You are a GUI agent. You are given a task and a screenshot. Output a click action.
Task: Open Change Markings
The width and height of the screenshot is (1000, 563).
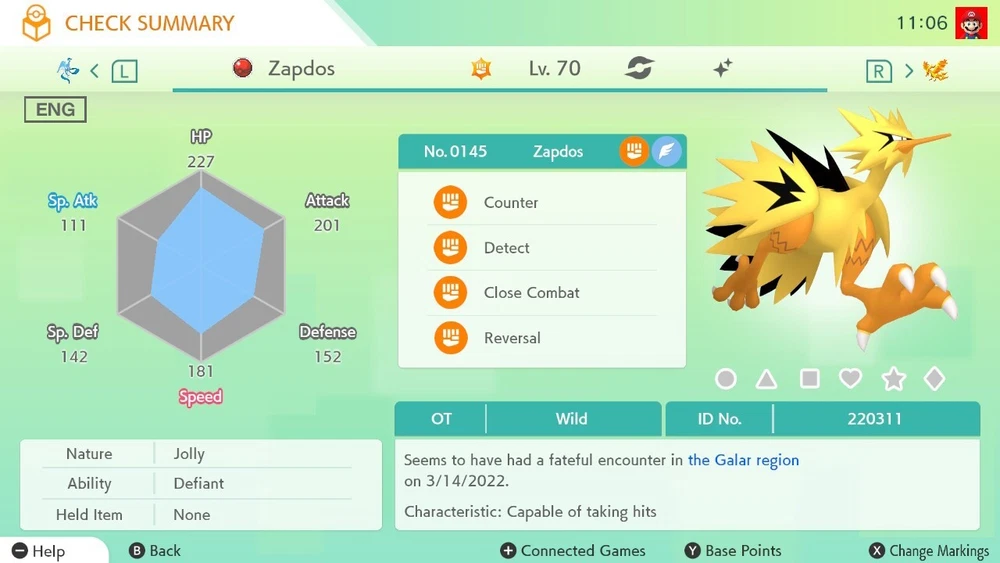click(x=928, y=551)
